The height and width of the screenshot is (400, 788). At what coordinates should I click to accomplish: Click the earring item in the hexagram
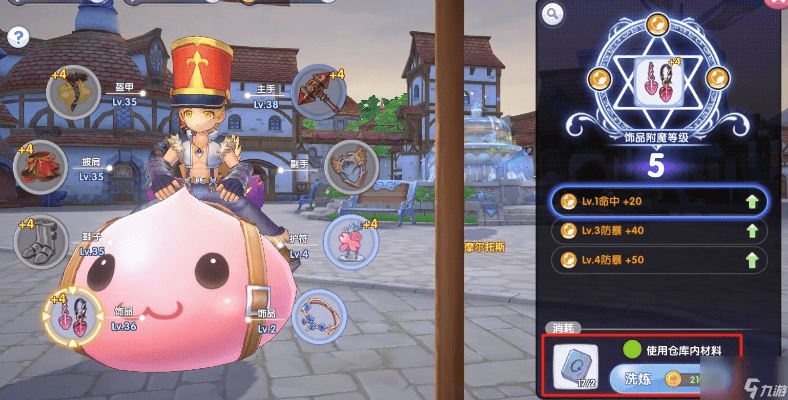coord(659,81)
